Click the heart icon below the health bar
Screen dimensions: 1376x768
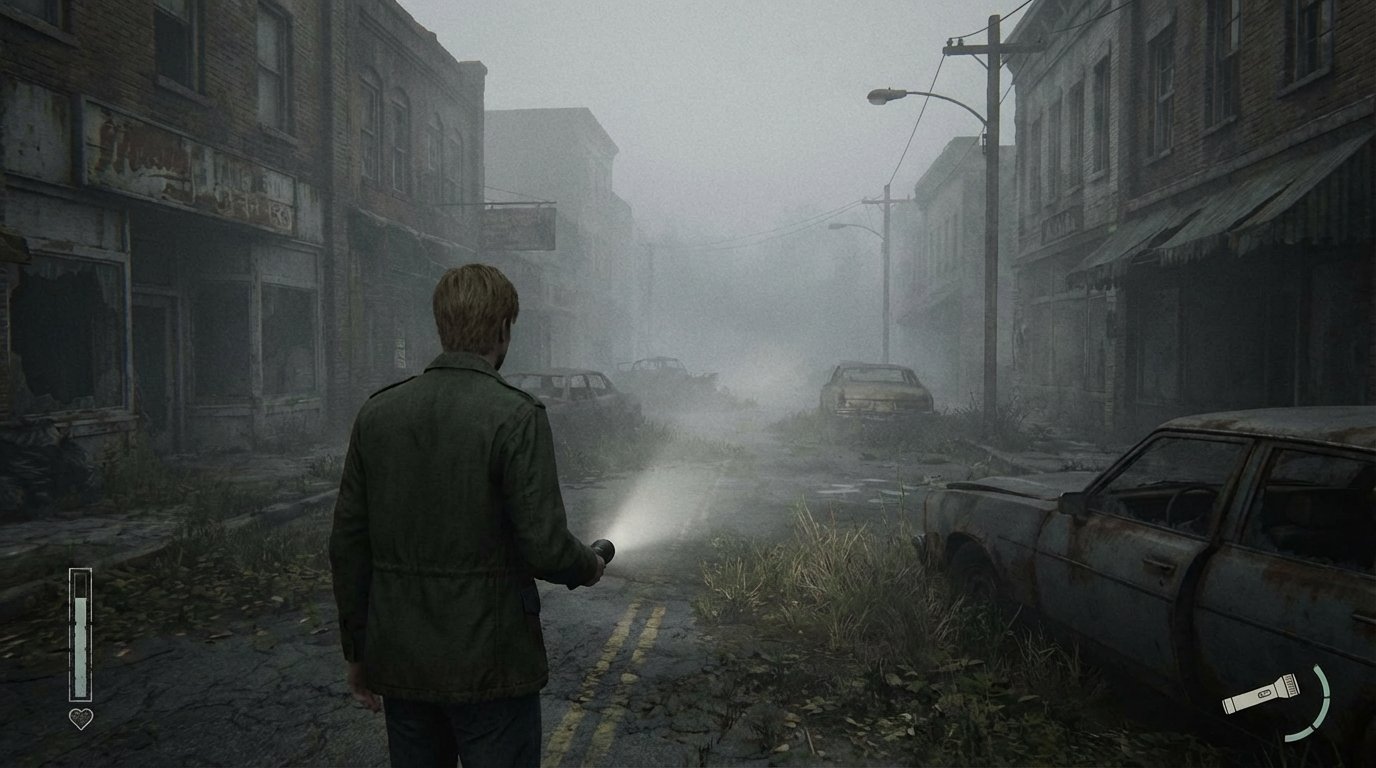(81, 717)
